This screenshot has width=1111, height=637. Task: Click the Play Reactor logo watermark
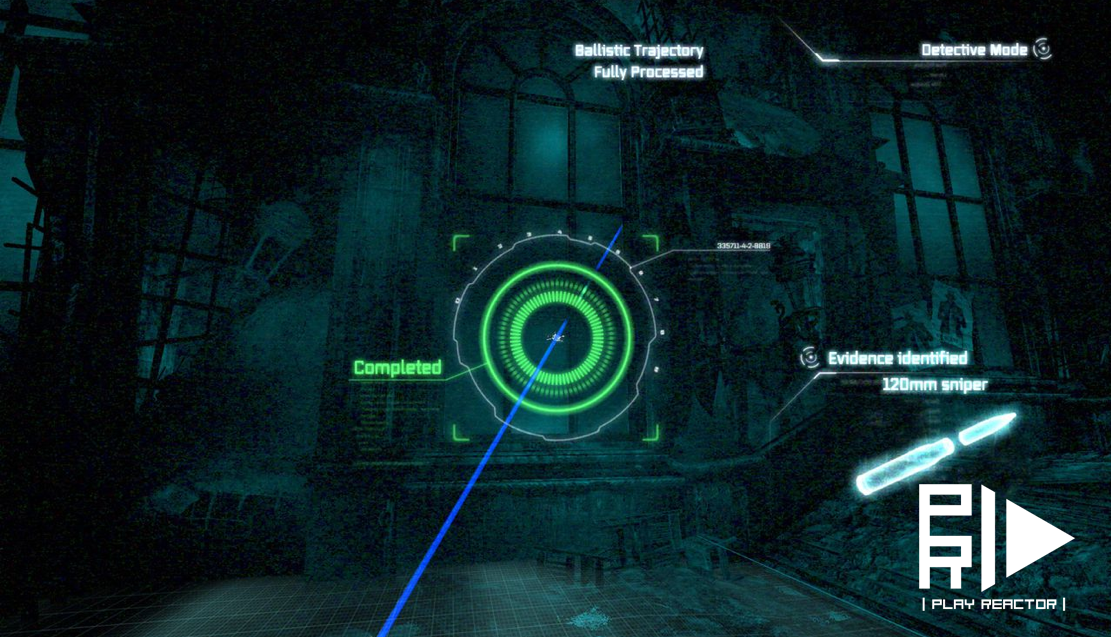pos(993,547)
